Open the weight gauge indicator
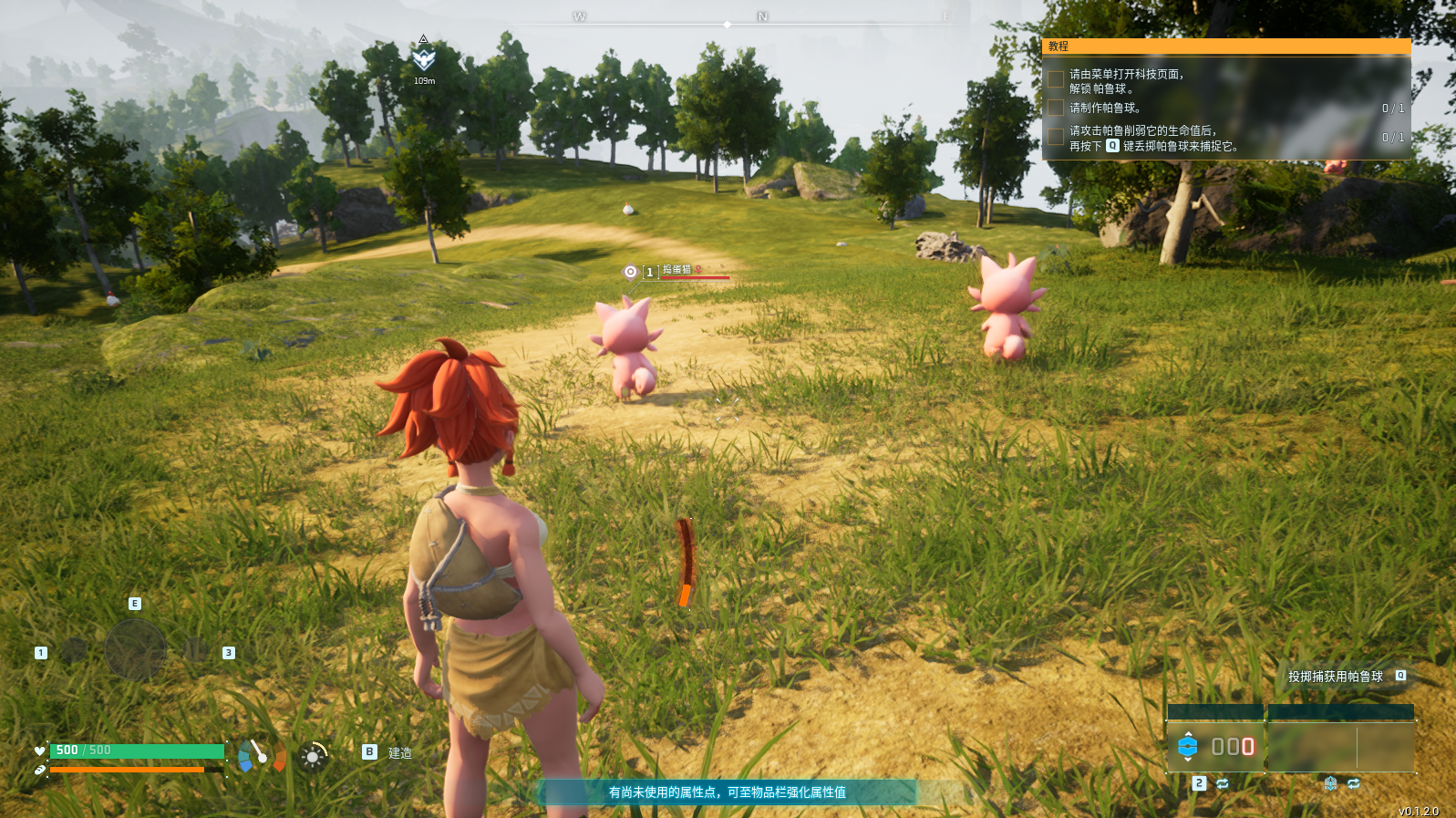Image resolution: width=1456 pixels, height=818 pixels. coord(261,755)
